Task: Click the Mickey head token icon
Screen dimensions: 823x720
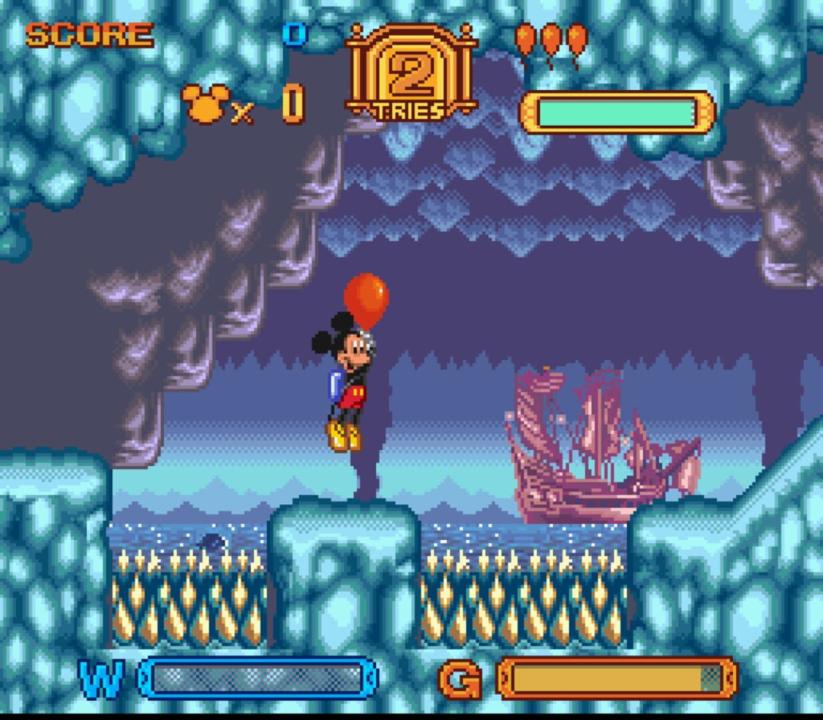Action: pyautogui.click(x=205, y=102)
